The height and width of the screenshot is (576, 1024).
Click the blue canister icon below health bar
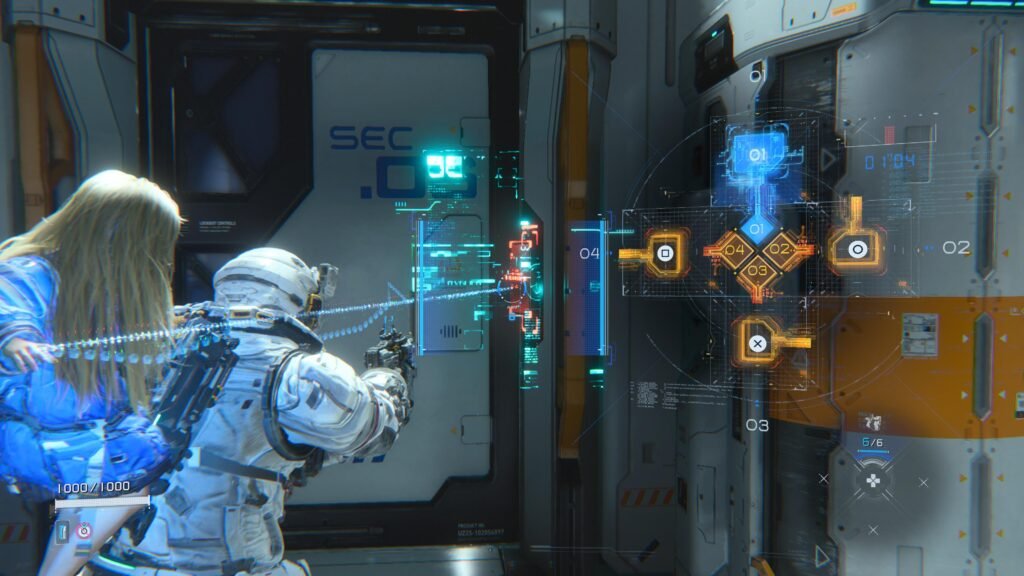62,530
